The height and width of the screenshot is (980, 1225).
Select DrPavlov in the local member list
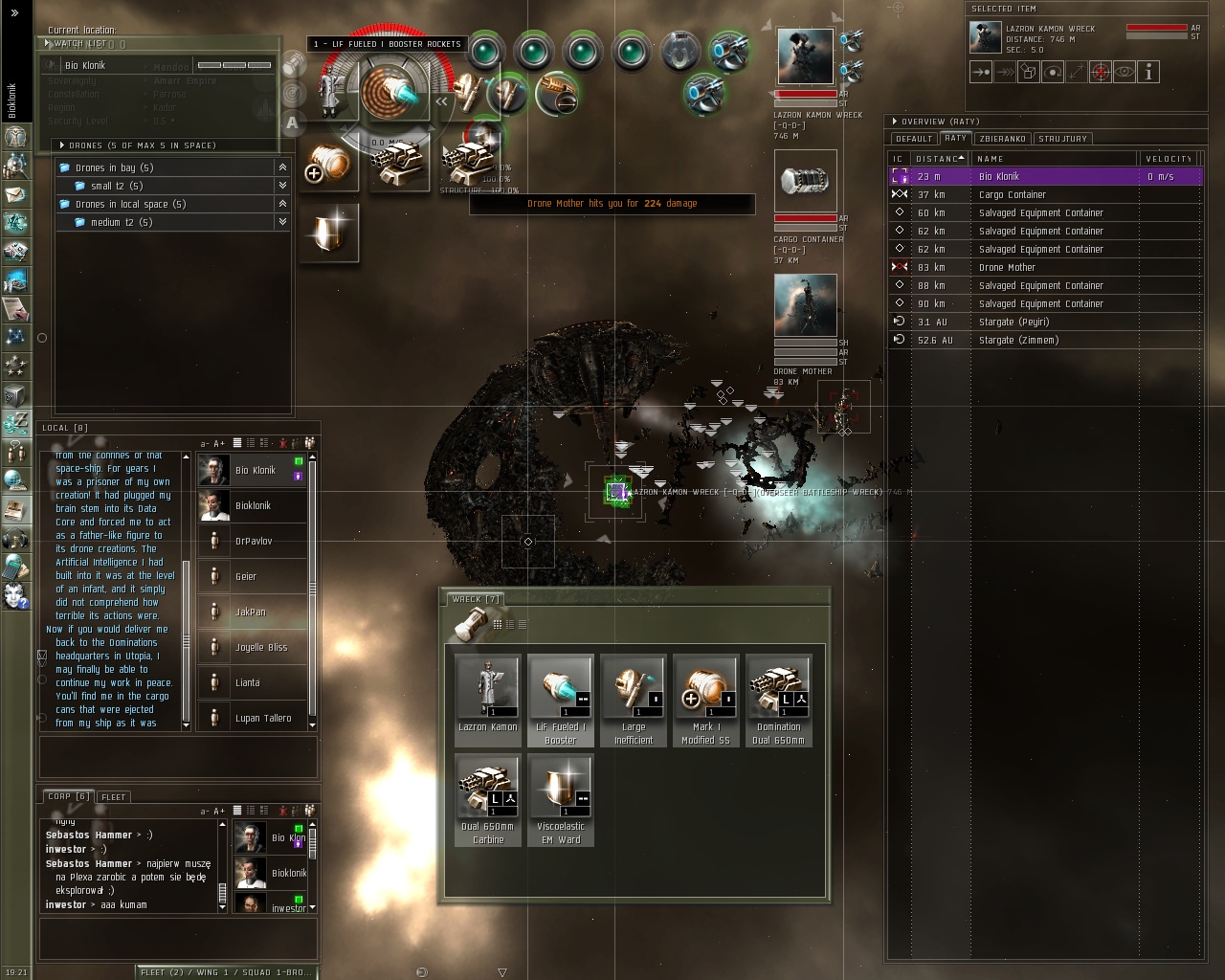(253, 542)
